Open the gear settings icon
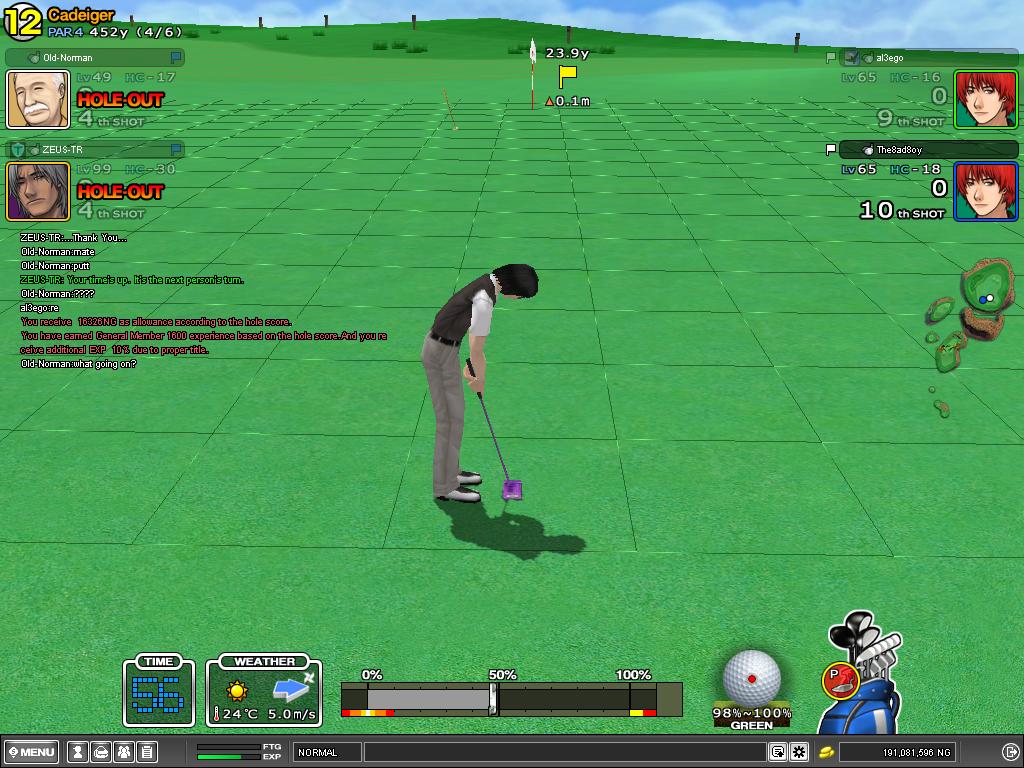 pyautogui.click(x=799, y=752)
